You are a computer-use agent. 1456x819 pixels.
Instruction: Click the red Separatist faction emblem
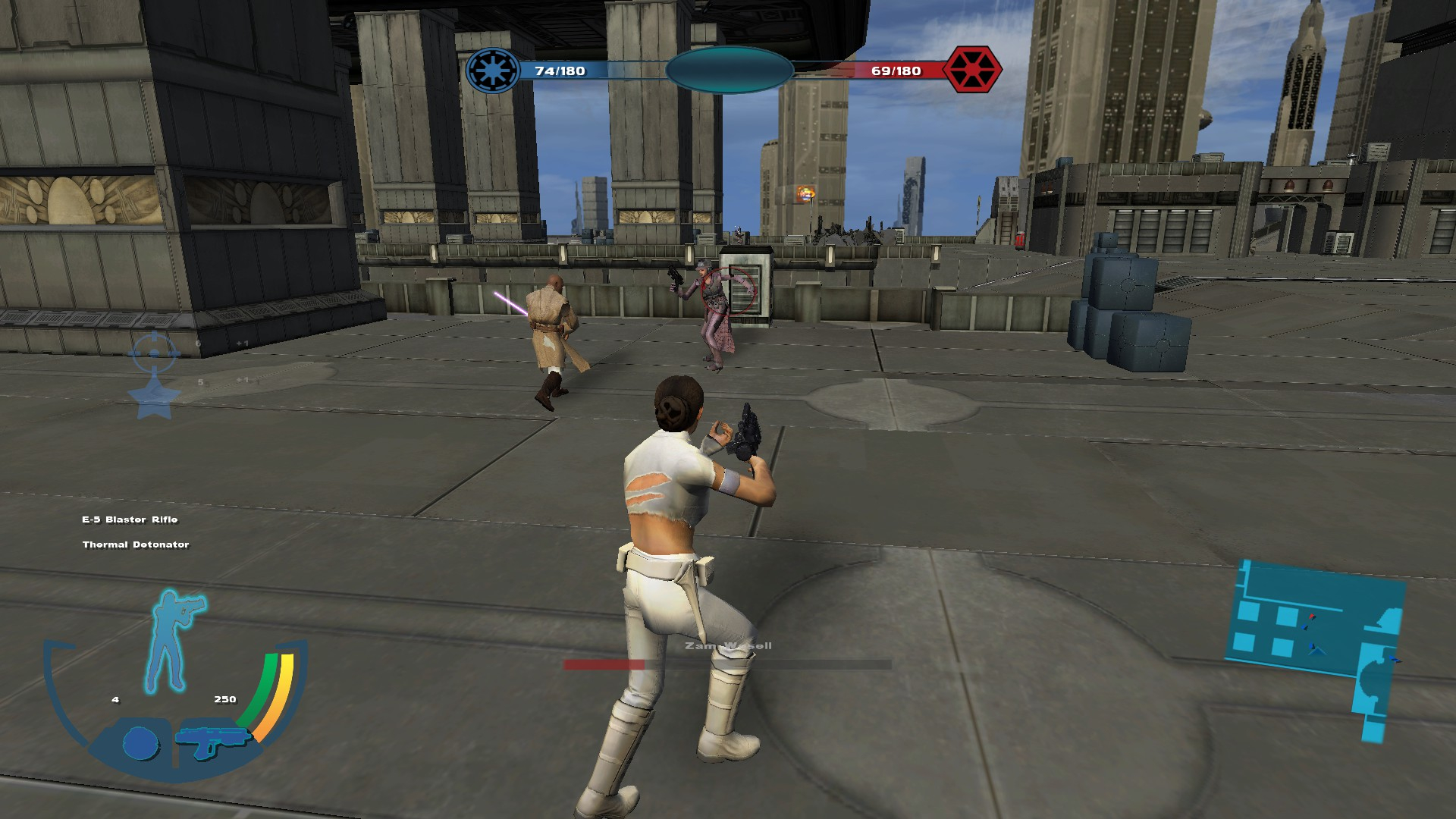point(972,70)
